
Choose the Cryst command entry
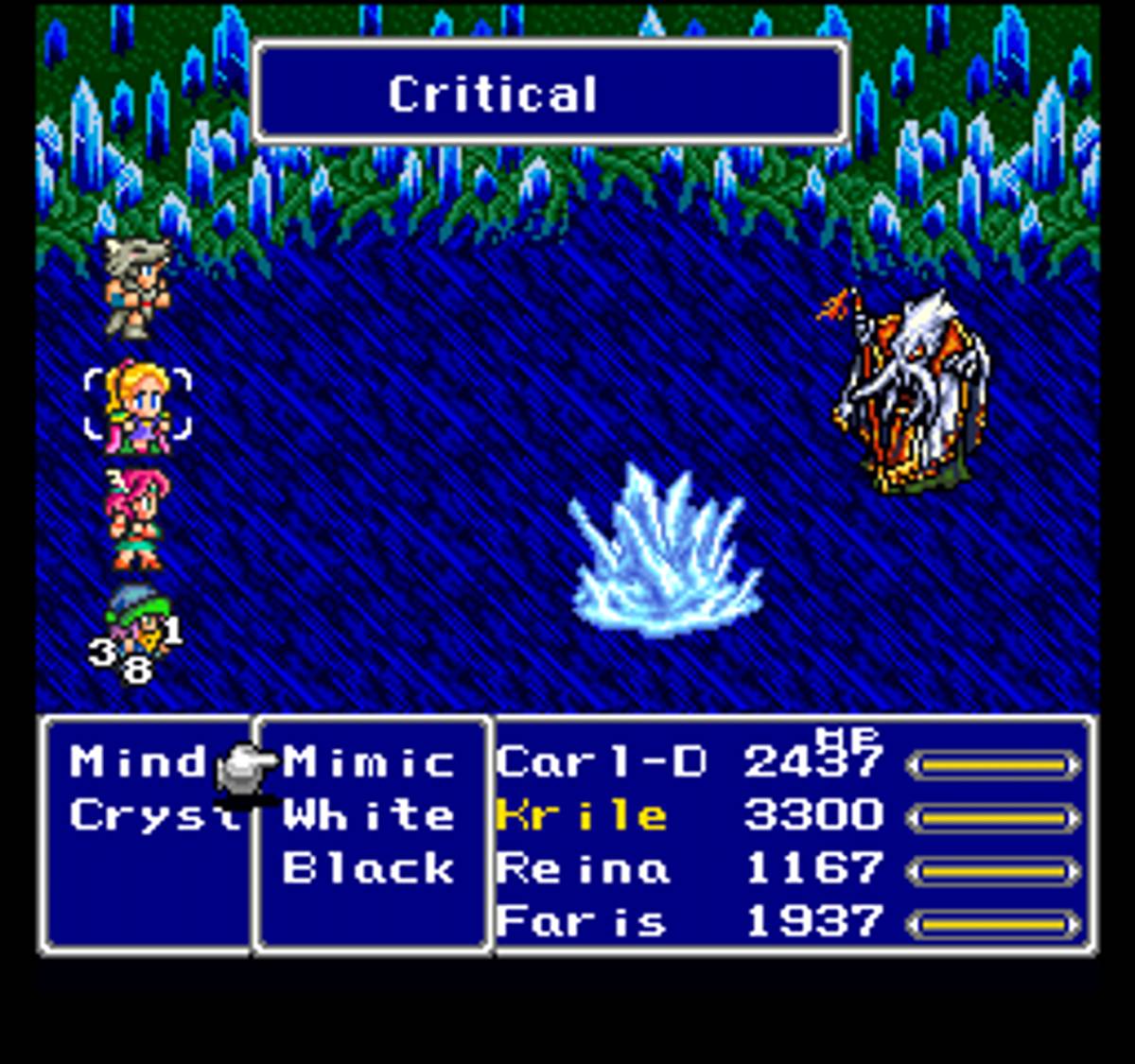pyautogui.click(x=151, y=815)
